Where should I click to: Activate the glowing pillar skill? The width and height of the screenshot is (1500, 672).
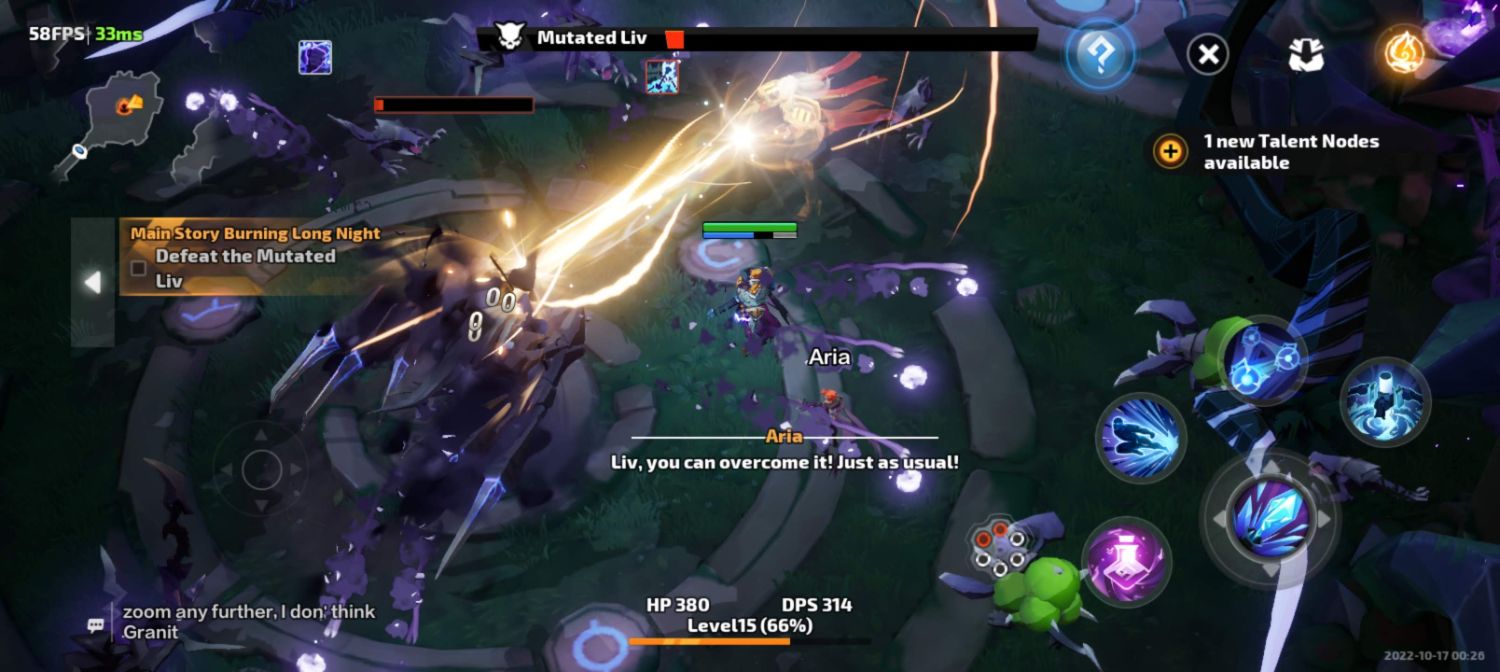(x=1385, y=402)
